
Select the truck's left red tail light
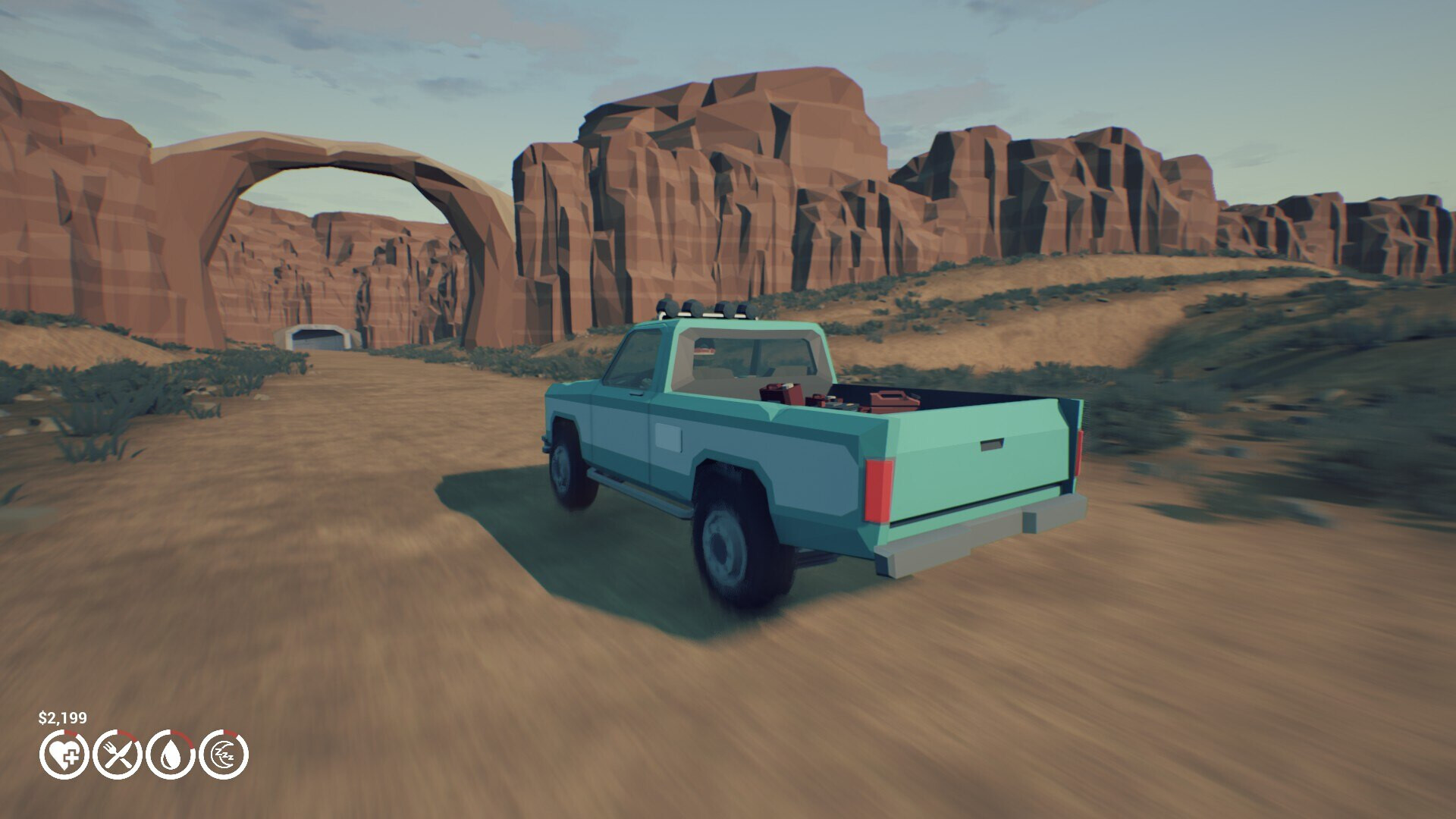pos(877,491)
